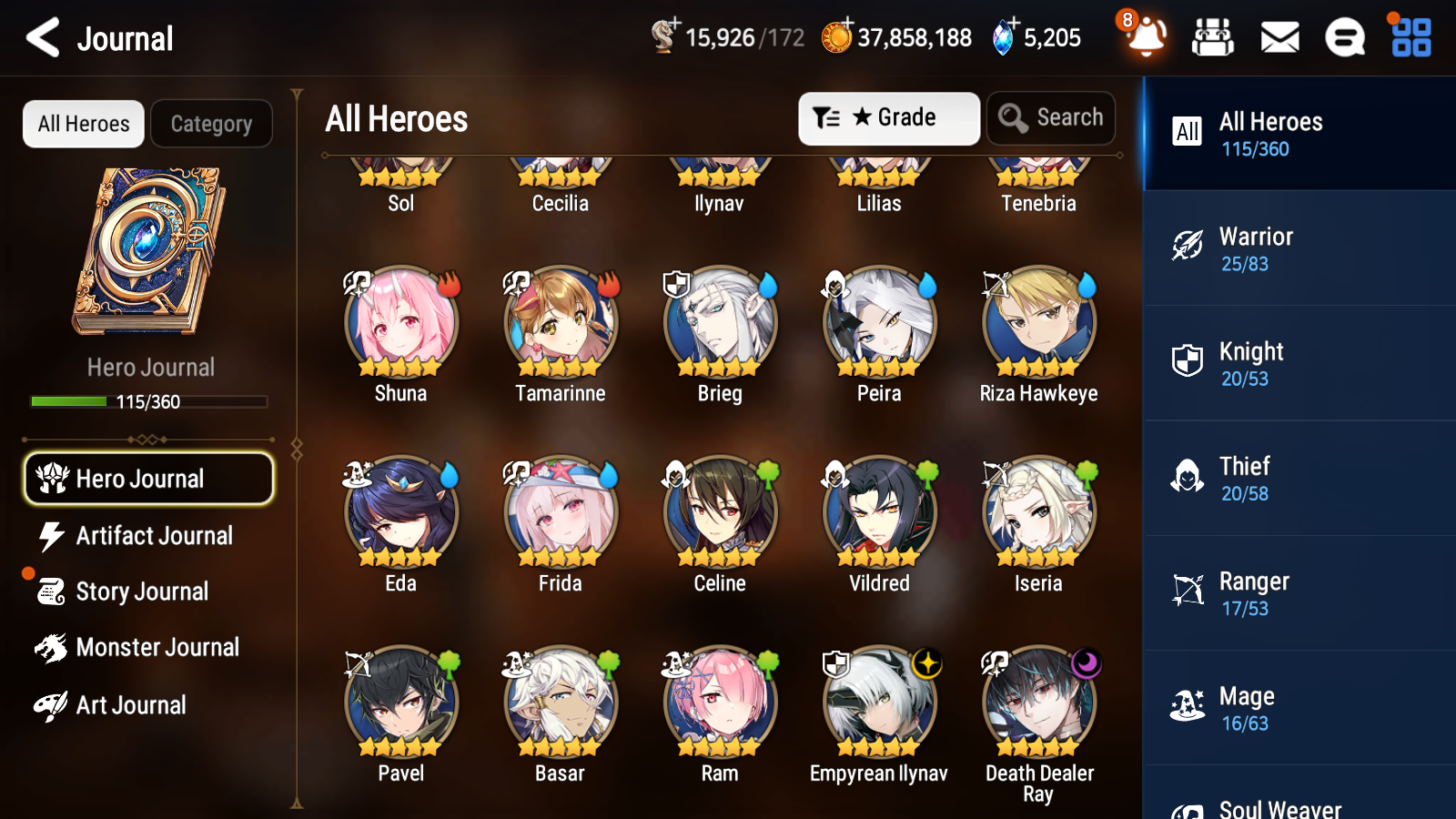Select the Ranger bow filter icon

(1188, 590)
